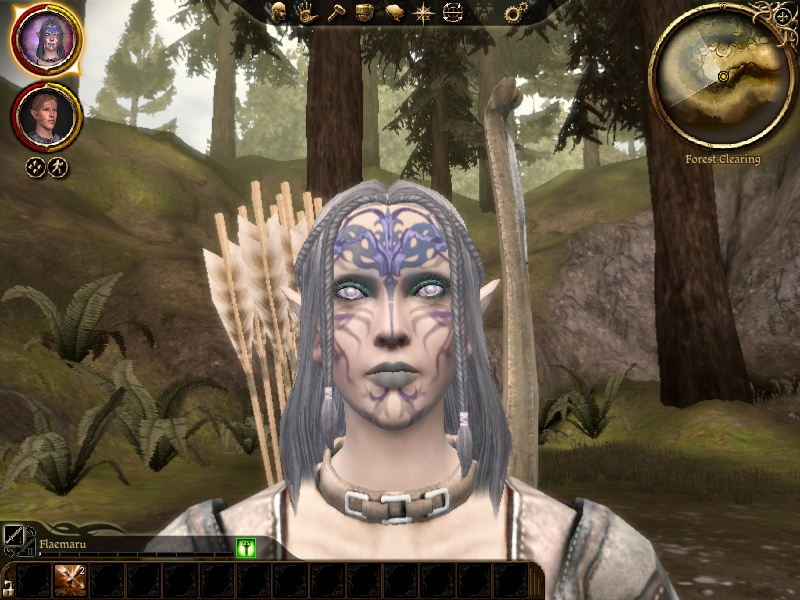Activate the arrow shot ability in quickbar
The image size is (800, 600).
69,580
